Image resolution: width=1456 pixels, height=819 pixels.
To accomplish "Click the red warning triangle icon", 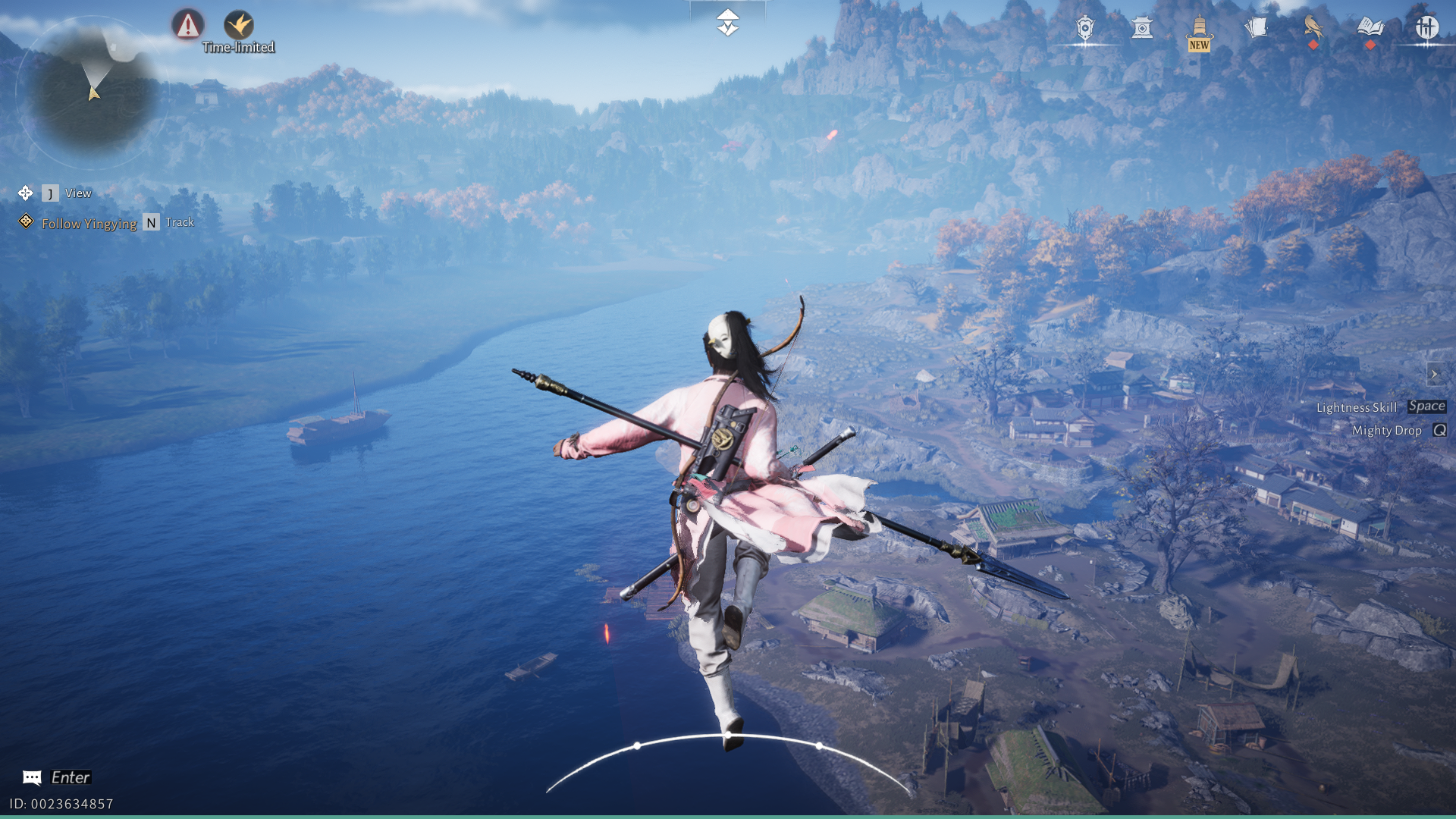I will click(x=187, y=25).
